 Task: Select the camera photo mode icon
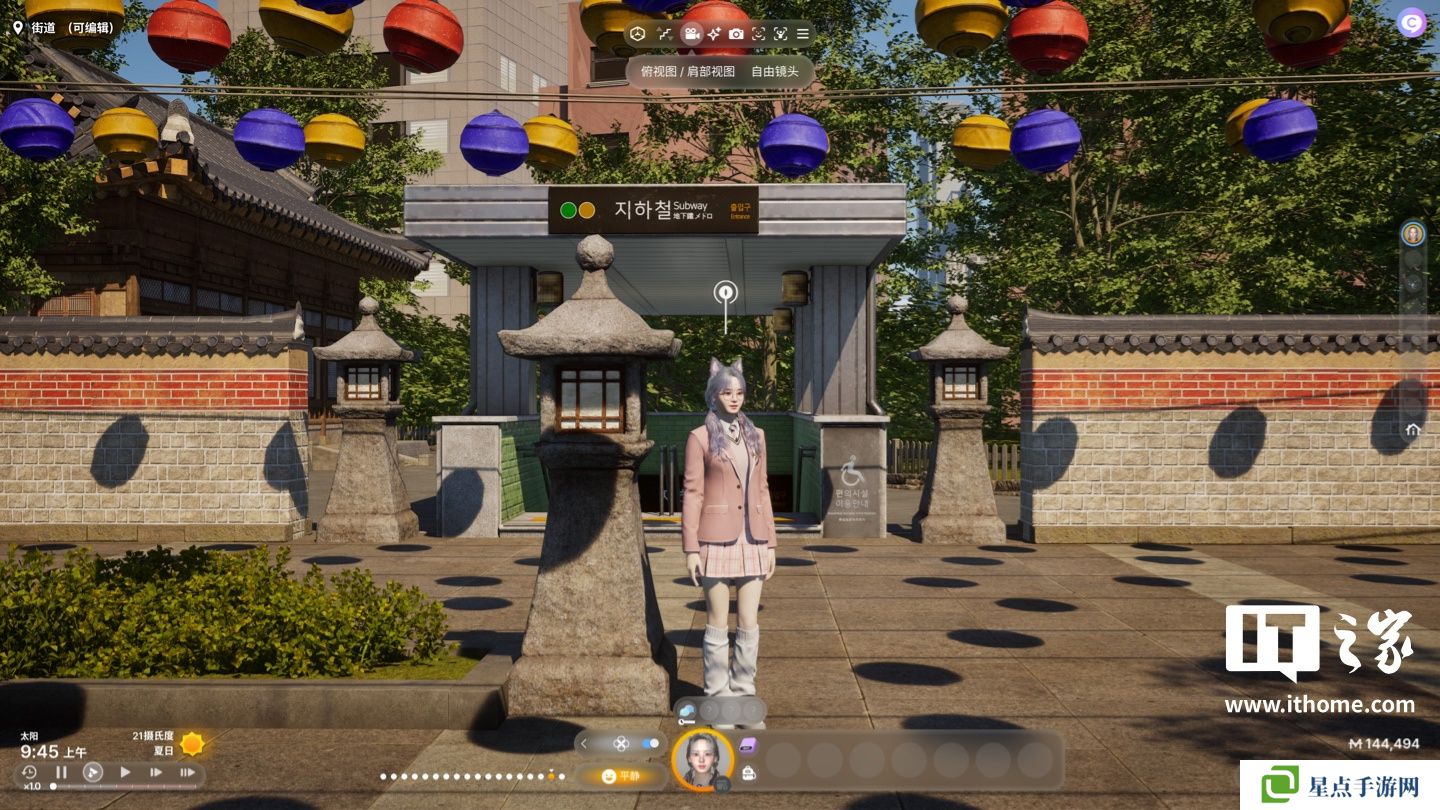coord(736,34)
